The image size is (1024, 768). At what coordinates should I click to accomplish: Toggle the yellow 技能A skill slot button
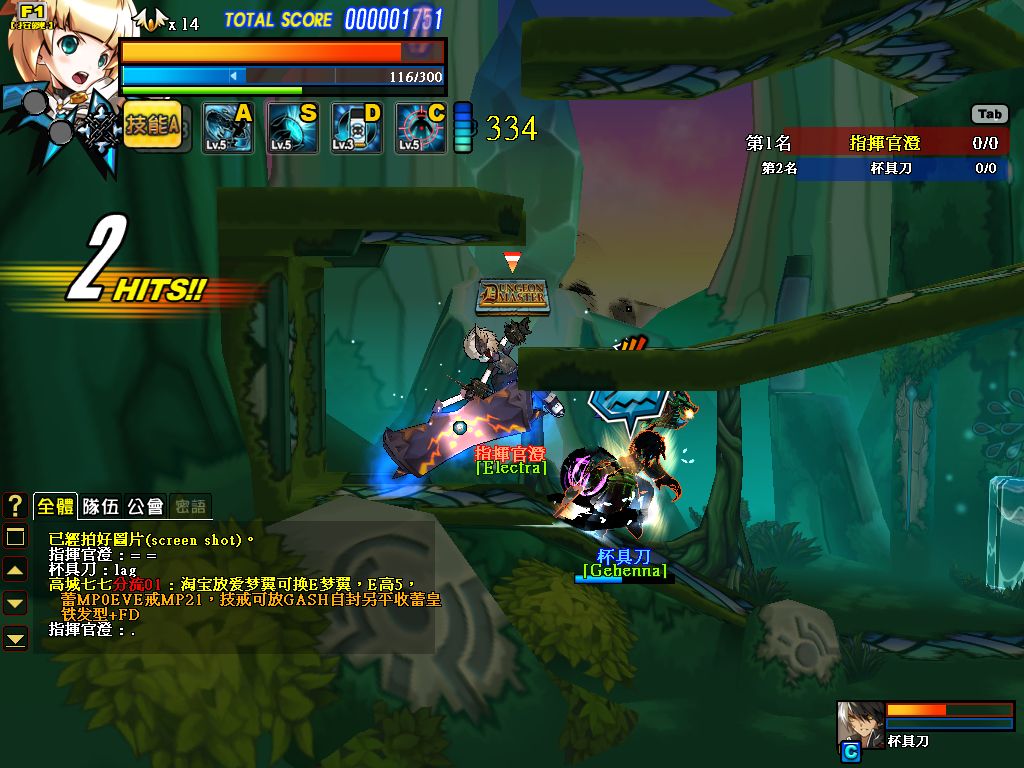tap(152, 127)
